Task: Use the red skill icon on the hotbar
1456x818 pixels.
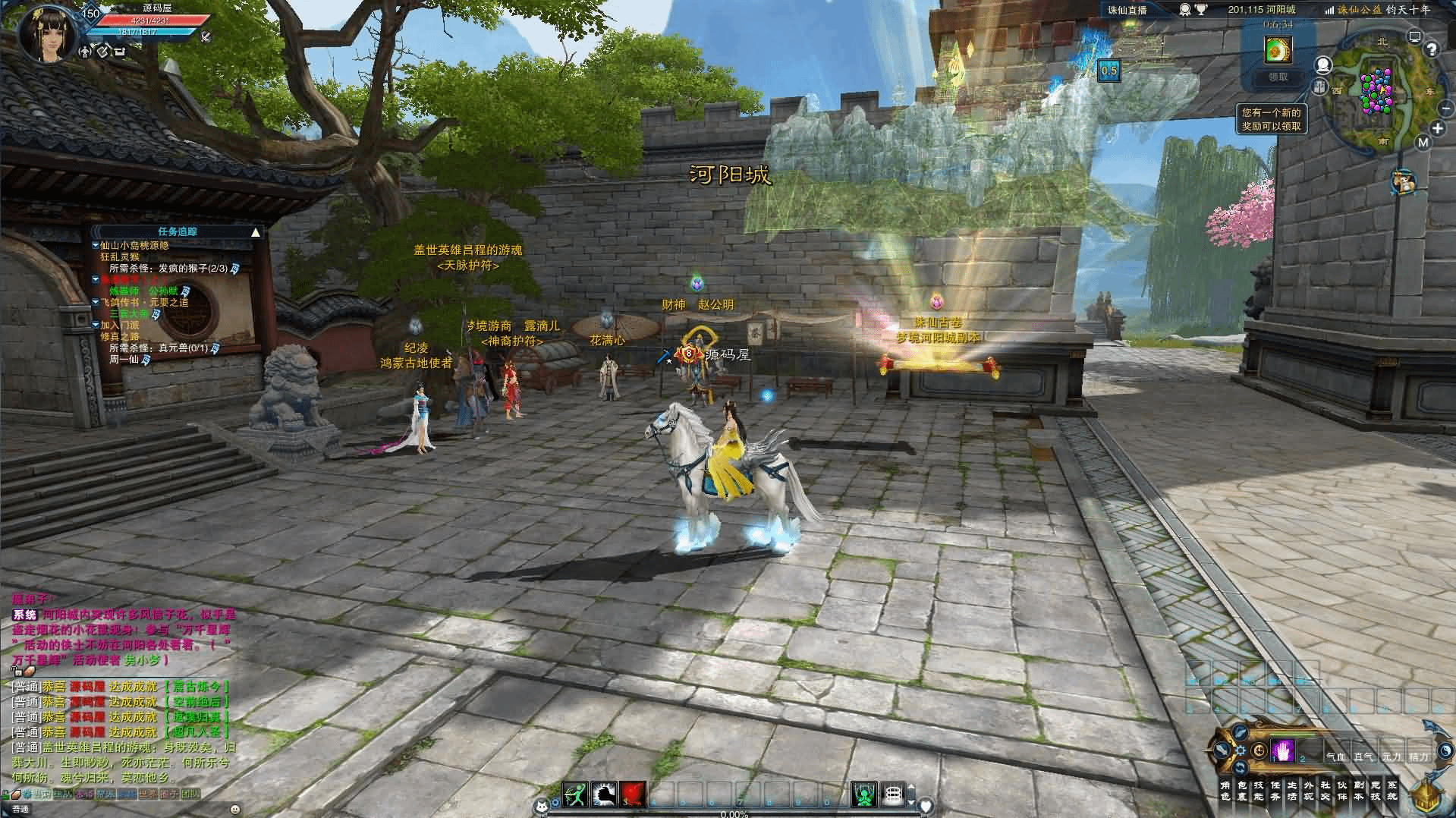Action: [633, 794]
